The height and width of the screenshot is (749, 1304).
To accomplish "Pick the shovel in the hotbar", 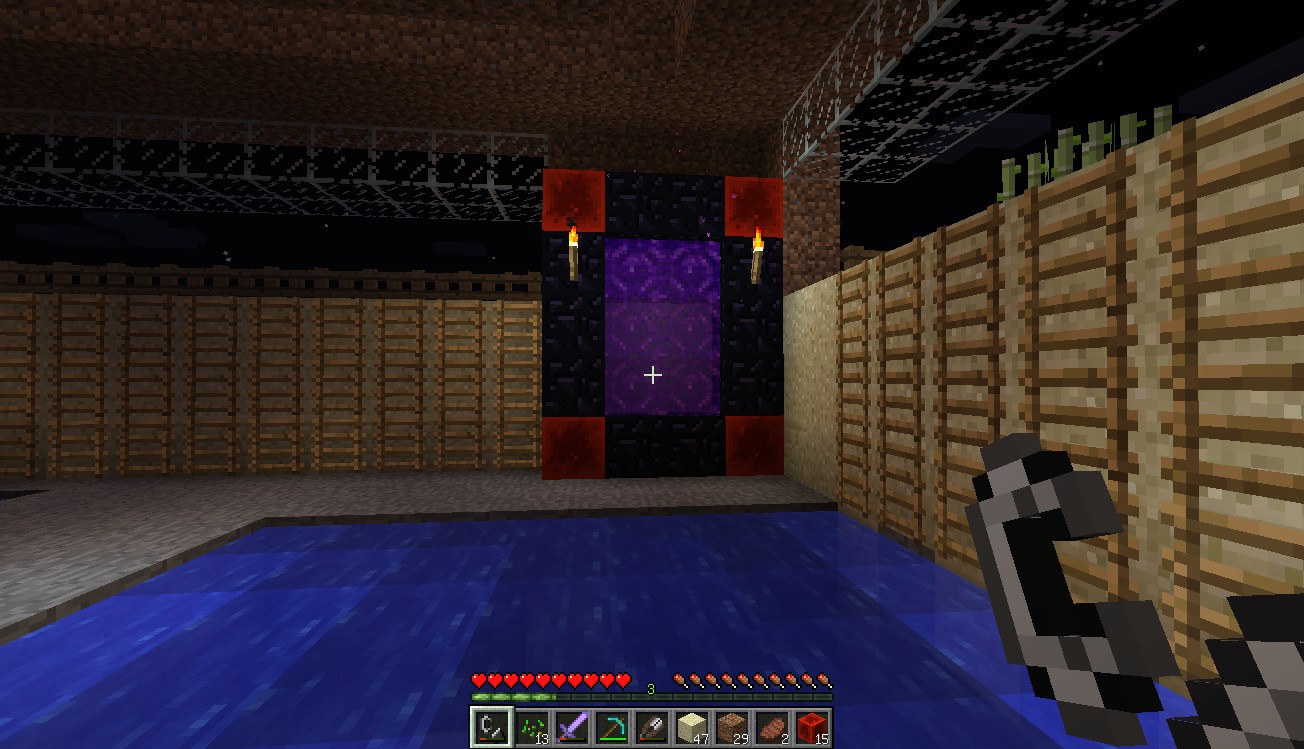I will coord(651,727).
